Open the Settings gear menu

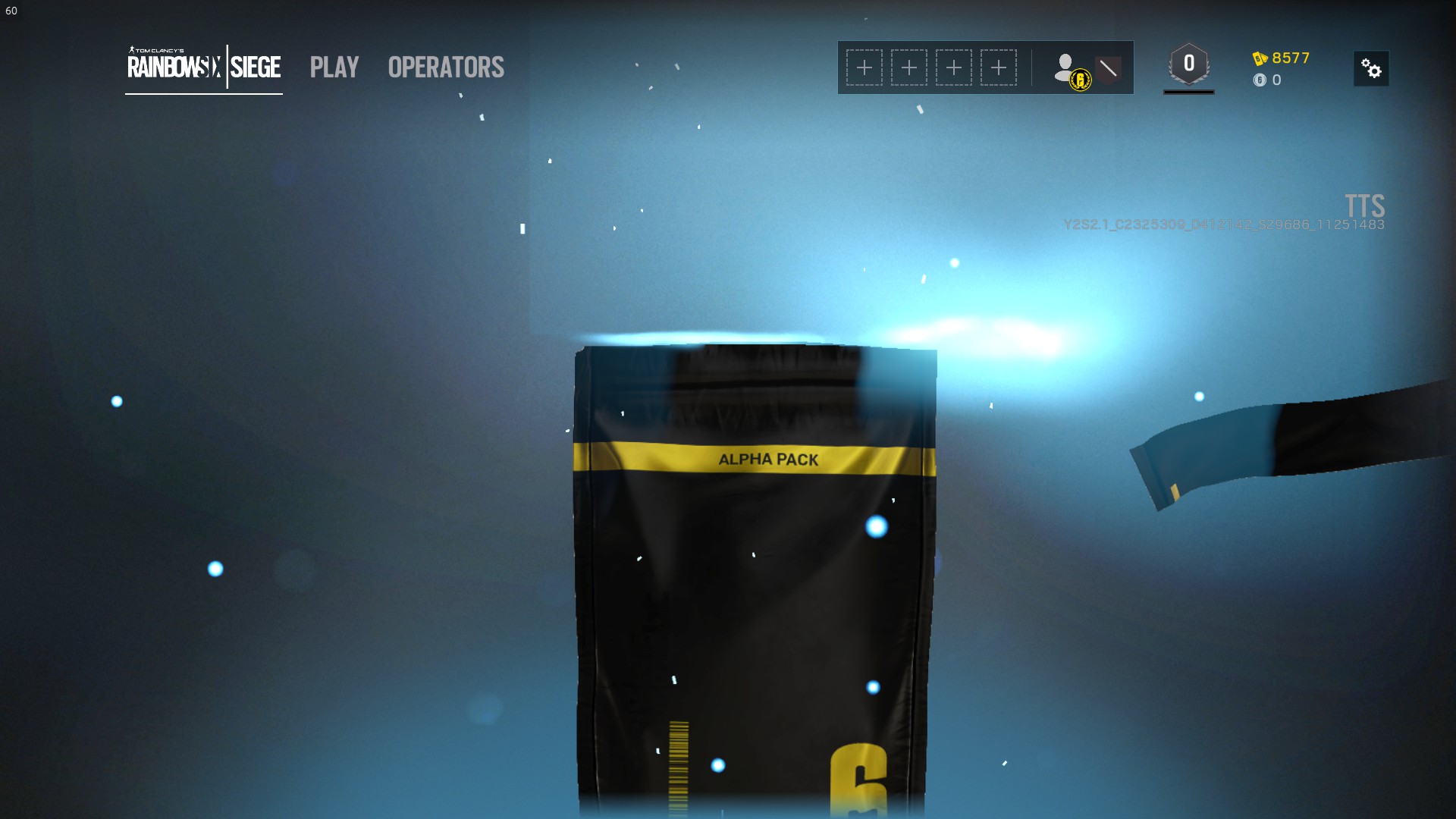[x=1372, y=68]
